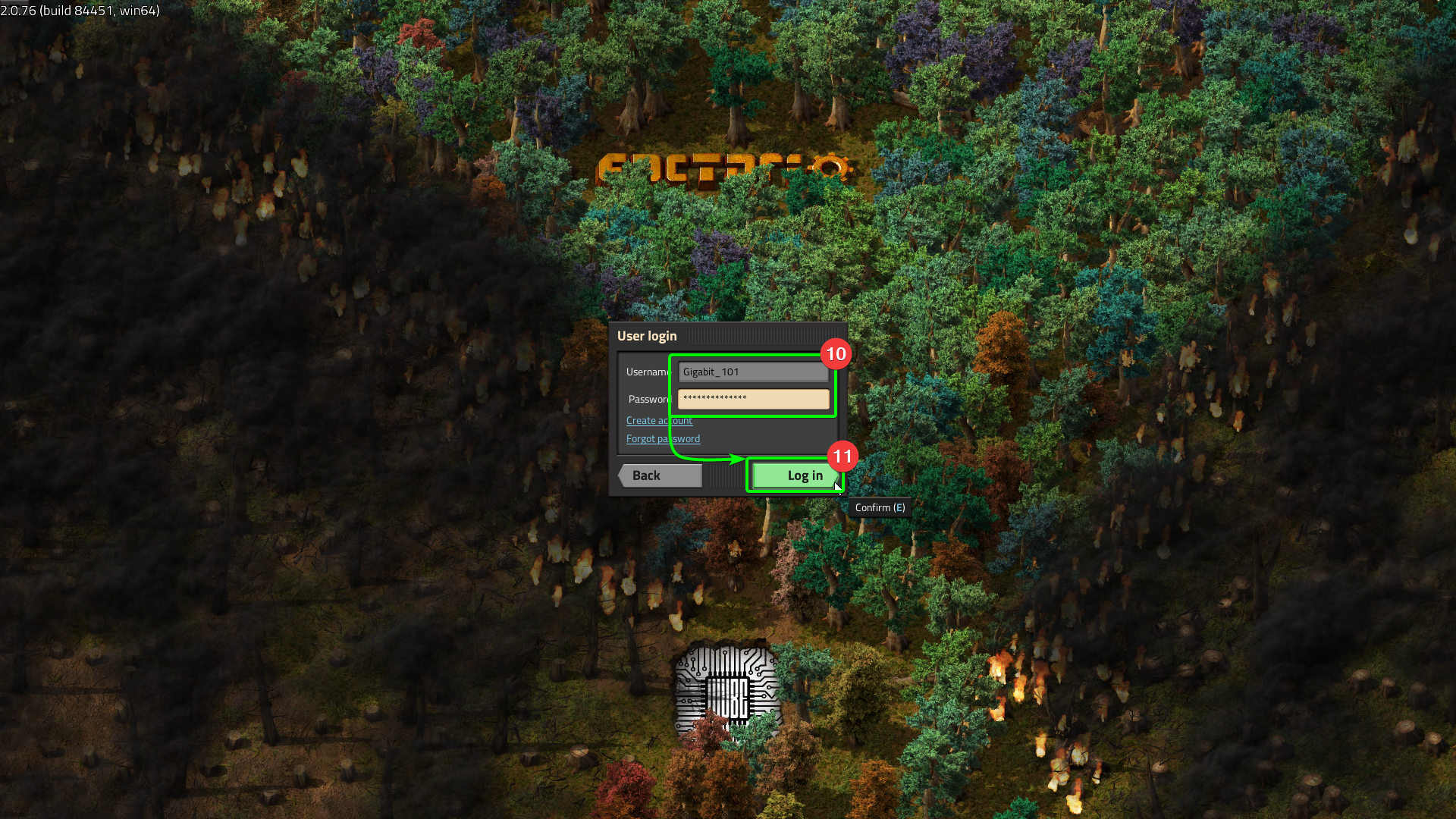Click the User login title bar
1456x819 pixels.
(647, 335)
